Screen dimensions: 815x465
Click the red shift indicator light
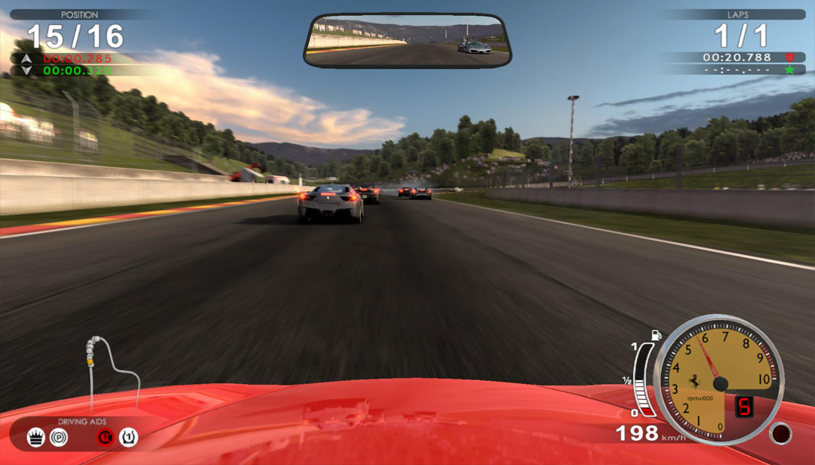[x=780, y=434]
